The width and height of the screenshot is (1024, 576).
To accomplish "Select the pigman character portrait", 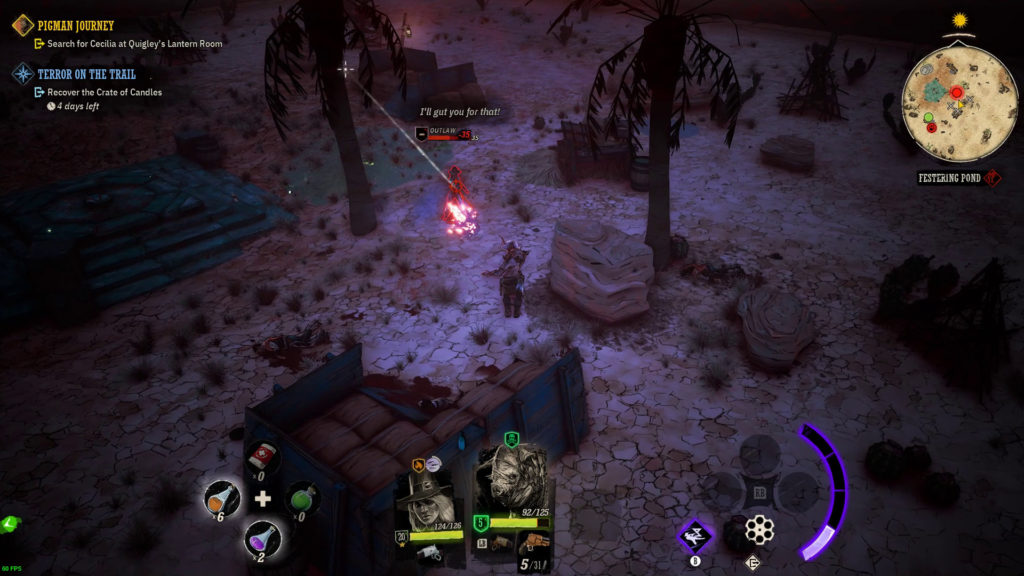I will (x=511, y=480).
